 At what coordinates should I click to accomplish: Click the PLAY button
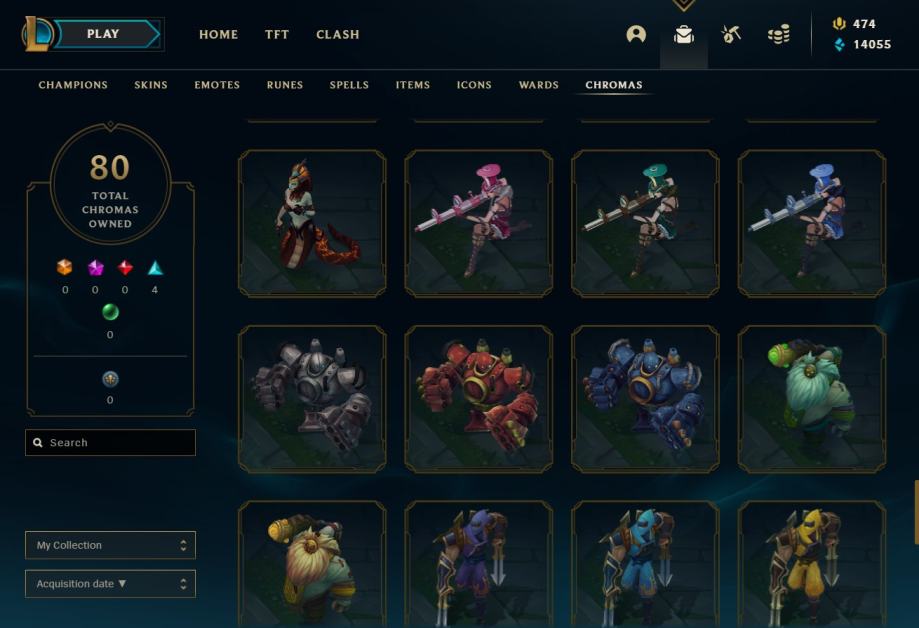click(104, 34)
